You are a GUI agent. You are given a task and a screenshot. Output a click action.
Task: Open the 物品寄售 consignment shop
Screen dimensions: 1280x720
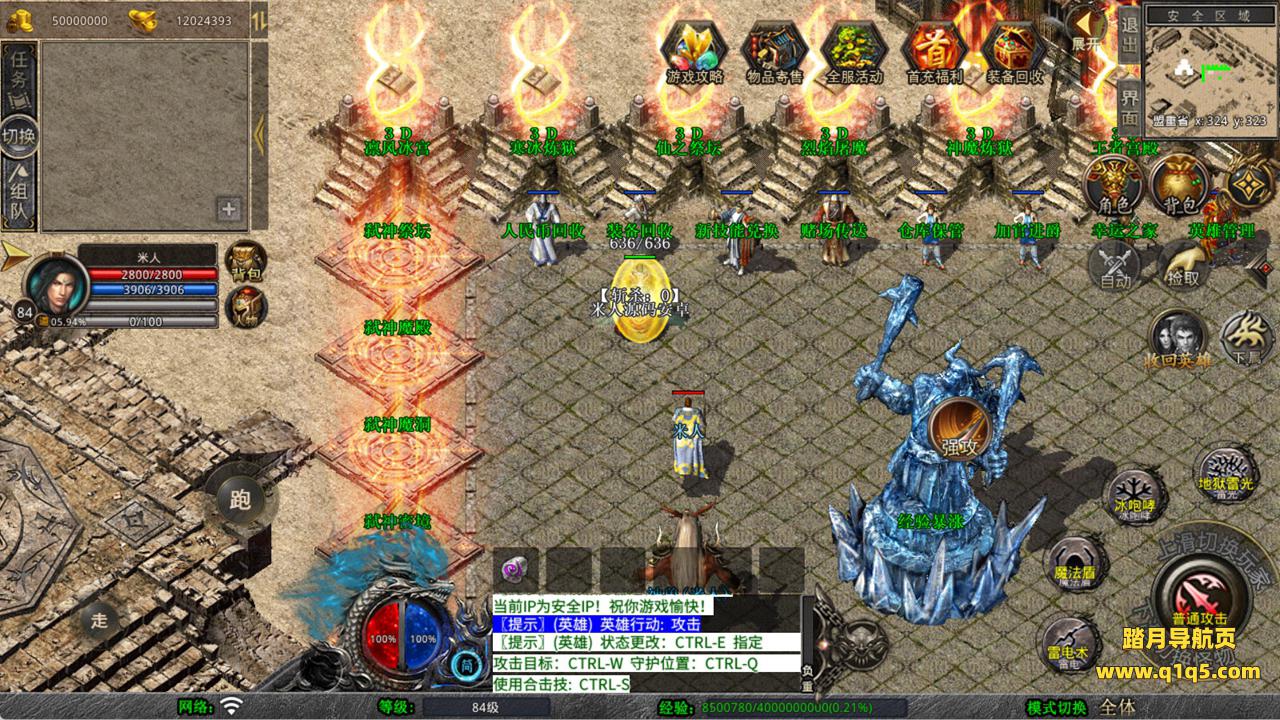tap(775, 52)
